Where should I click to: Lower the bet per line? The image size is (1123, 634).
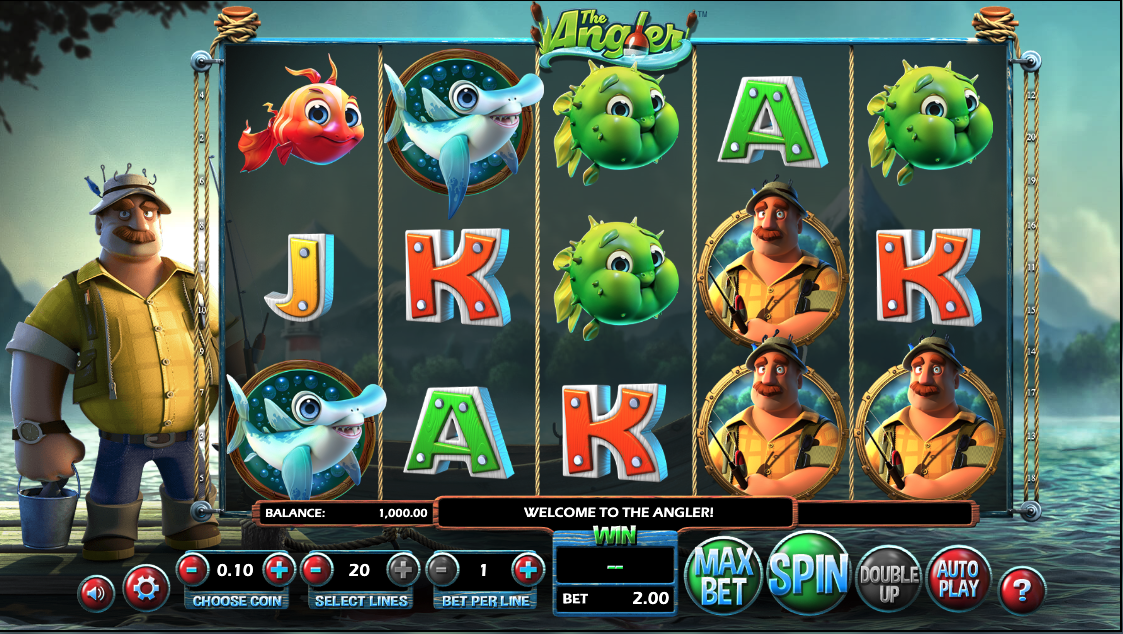pyautogui.click(x=441, y=570)
